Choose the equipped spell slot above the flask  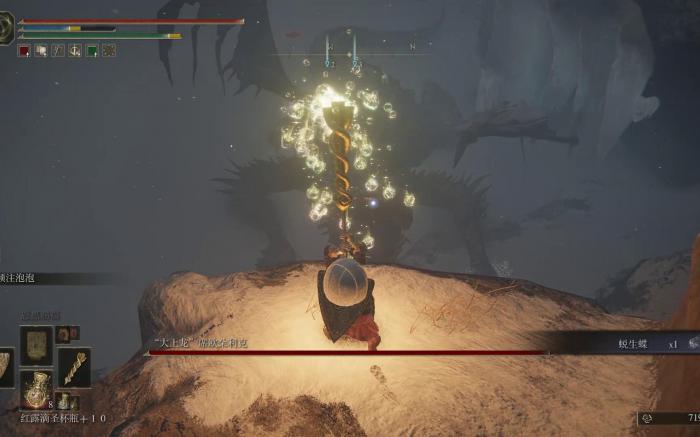point(36,345)
